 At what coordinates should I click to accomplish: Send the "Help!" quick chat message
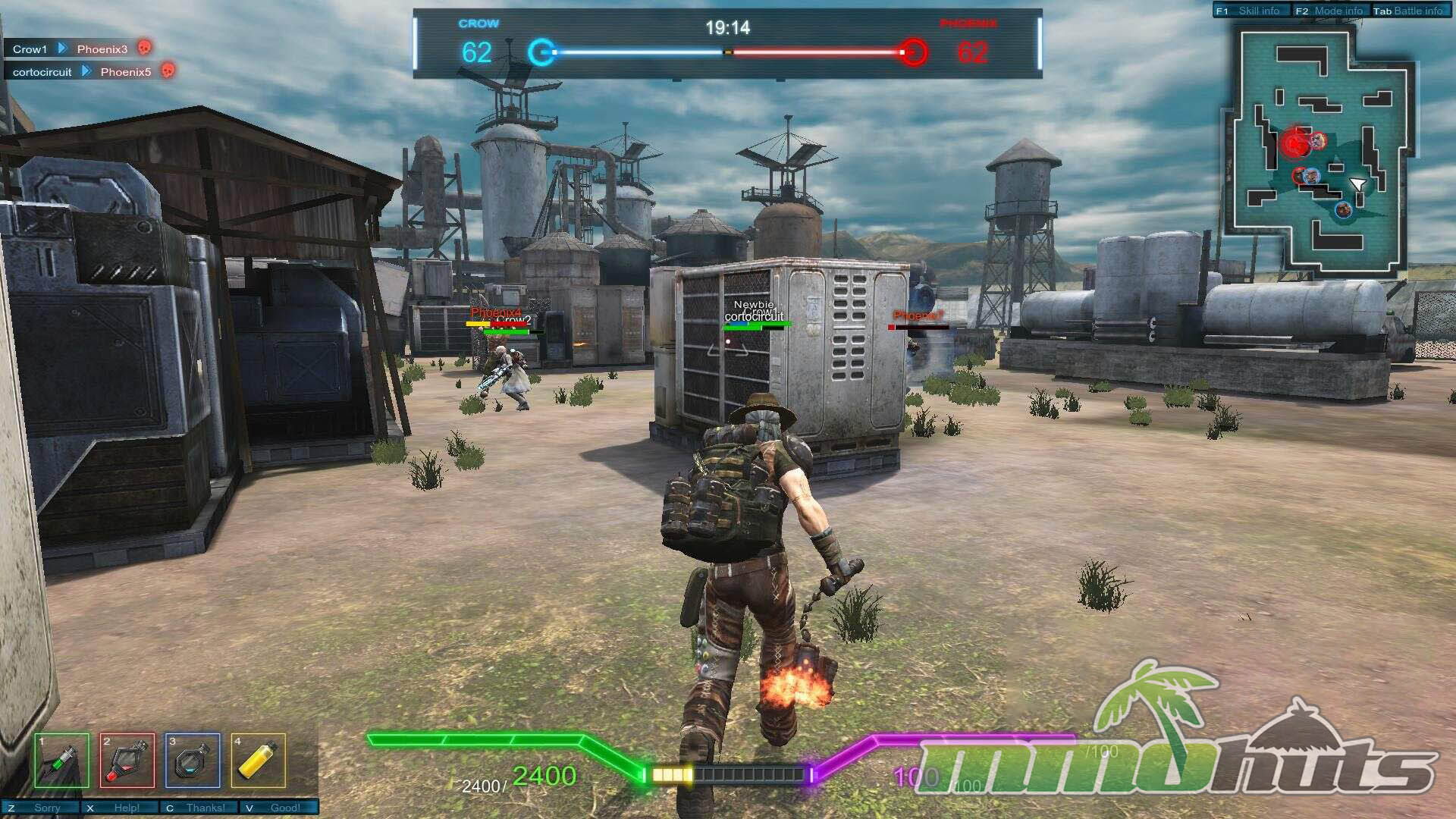pos(121,808)
